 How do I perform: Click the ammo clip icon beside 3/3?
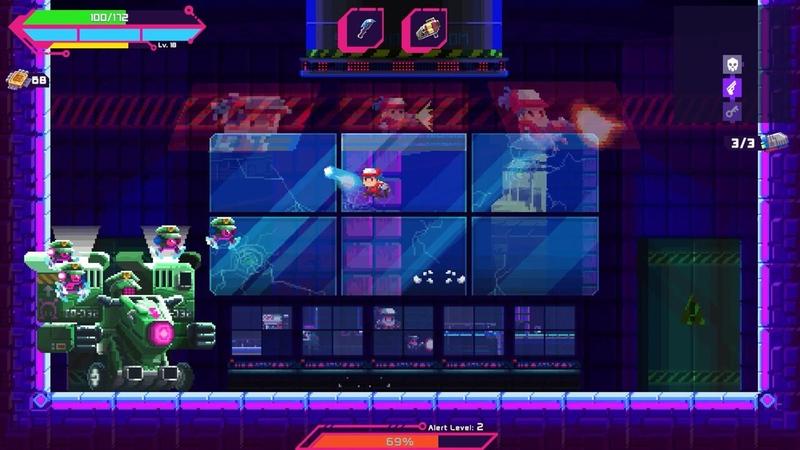coord(773,142)
